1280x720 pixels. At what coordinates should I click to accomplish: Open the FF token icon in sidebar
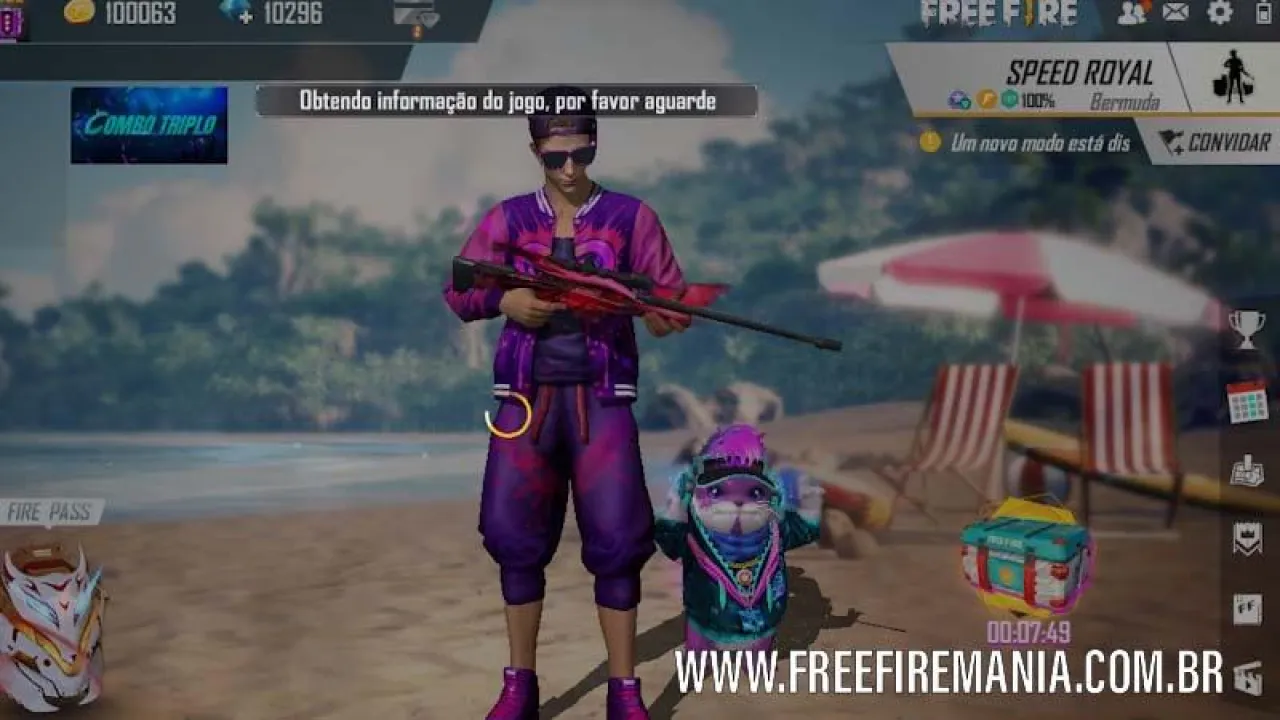(1248, 605)
